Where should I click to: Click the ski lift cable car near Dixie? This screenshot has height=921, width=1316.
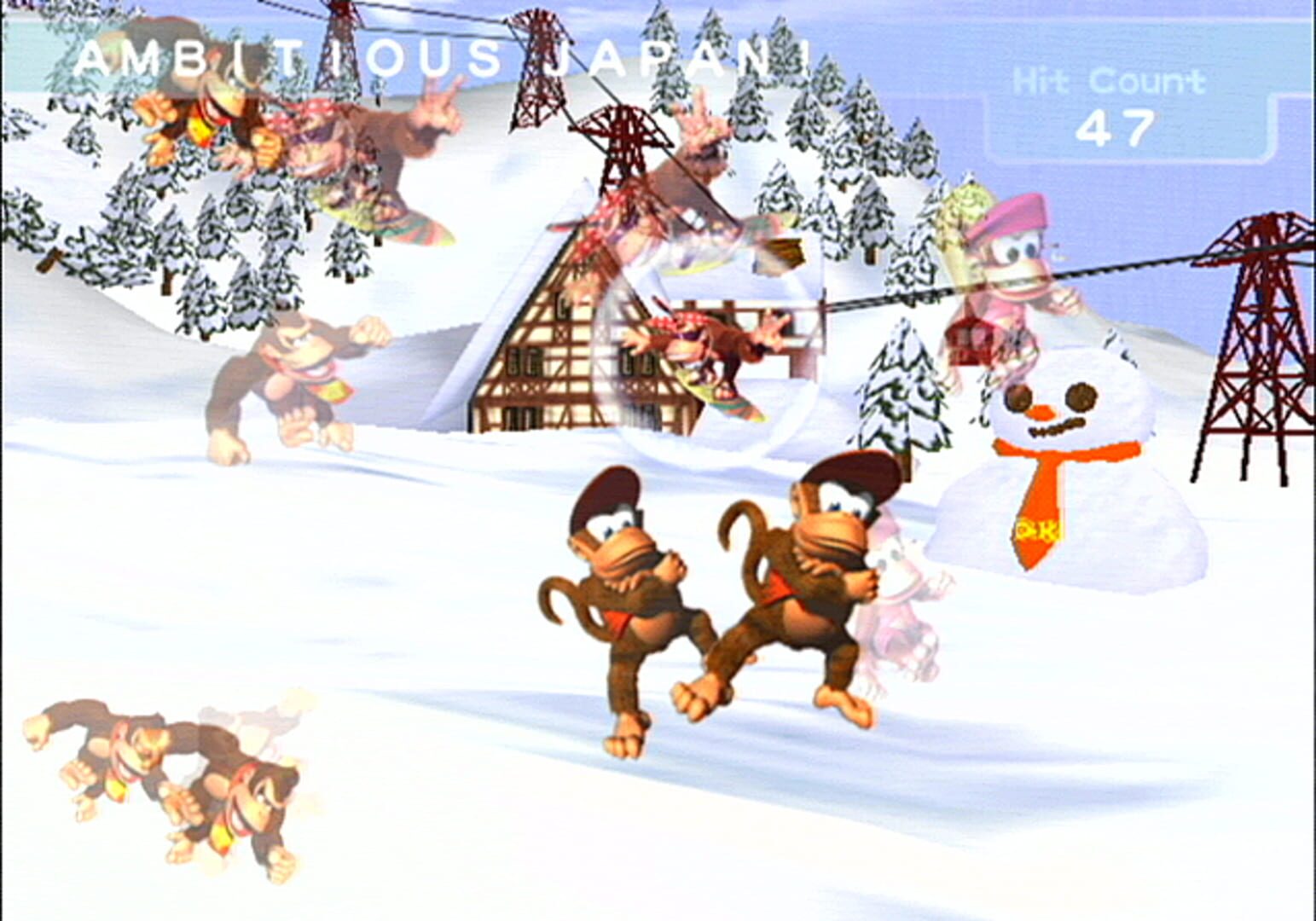click(x=968, y=341)
